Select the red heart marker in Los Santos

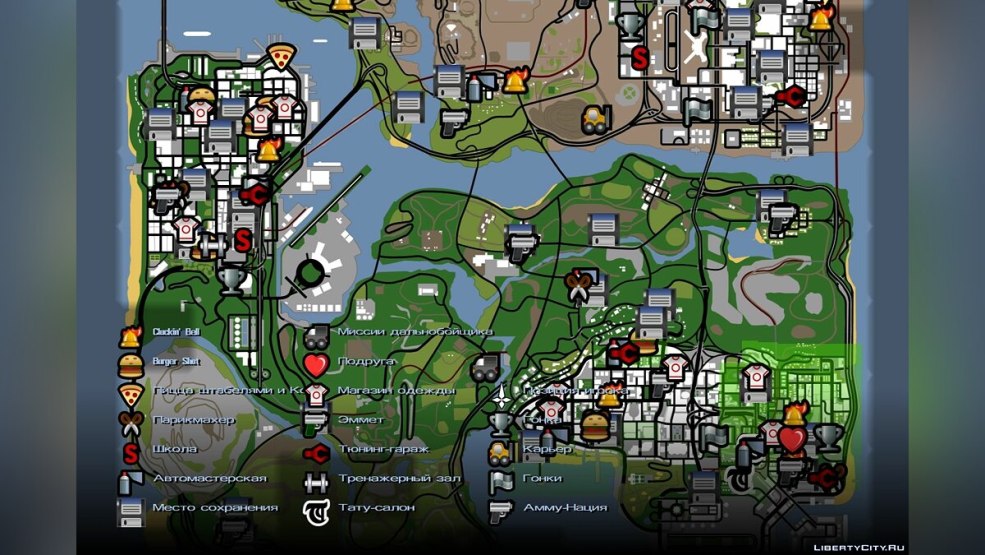pyautogui.click(x=792, y=439)
